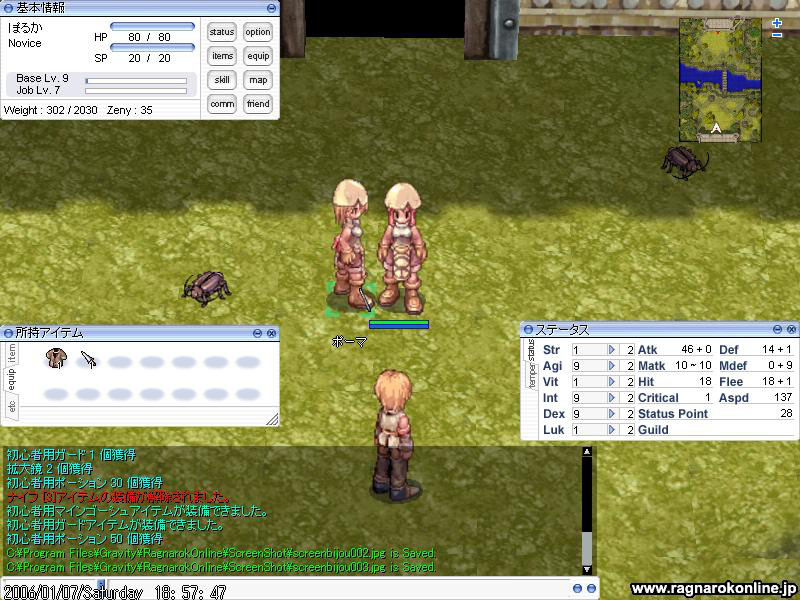
Task: Toggle the map button
Action: (258, 80)
